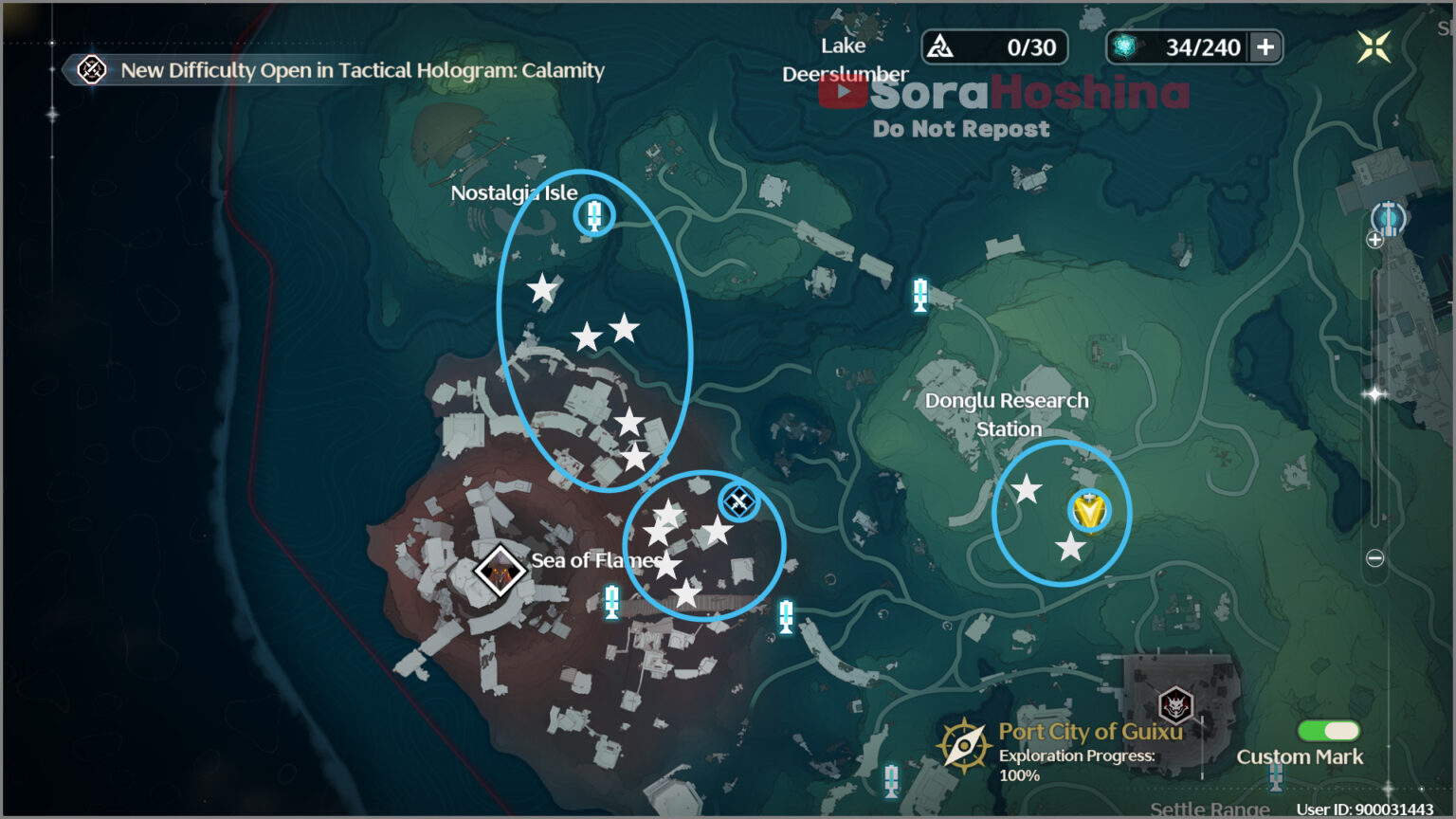Open the 0/30 challenge progress counter
Viewport: 1456px width, 819px height.
(x=994, y=46)
